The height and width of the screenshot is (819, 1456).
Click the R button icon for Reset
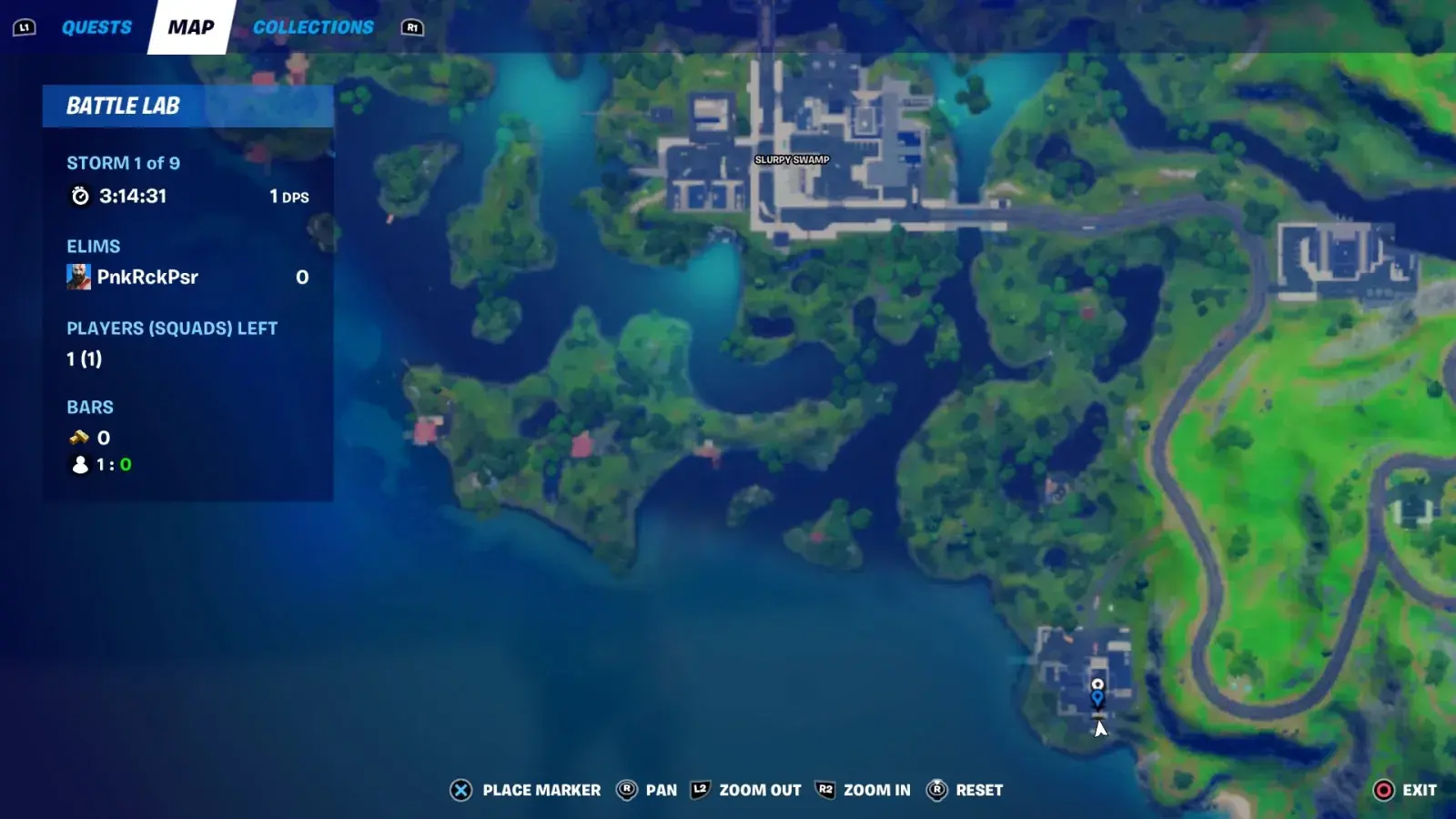pyautogui.click(x=936, y=790)
